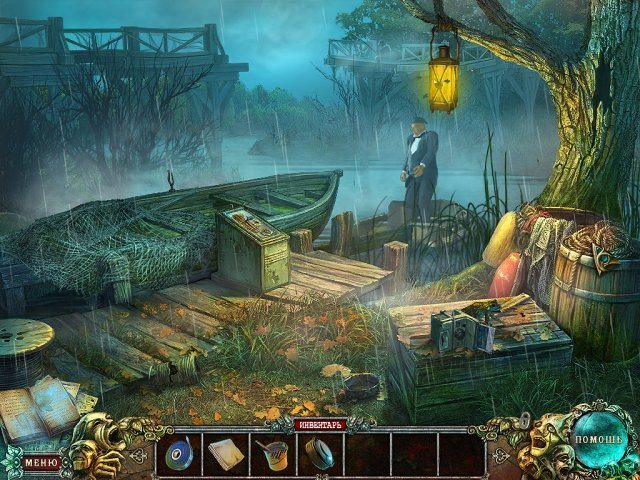Select the round lens item in inventory
The image size is (640, 480).
click(320, 455)
